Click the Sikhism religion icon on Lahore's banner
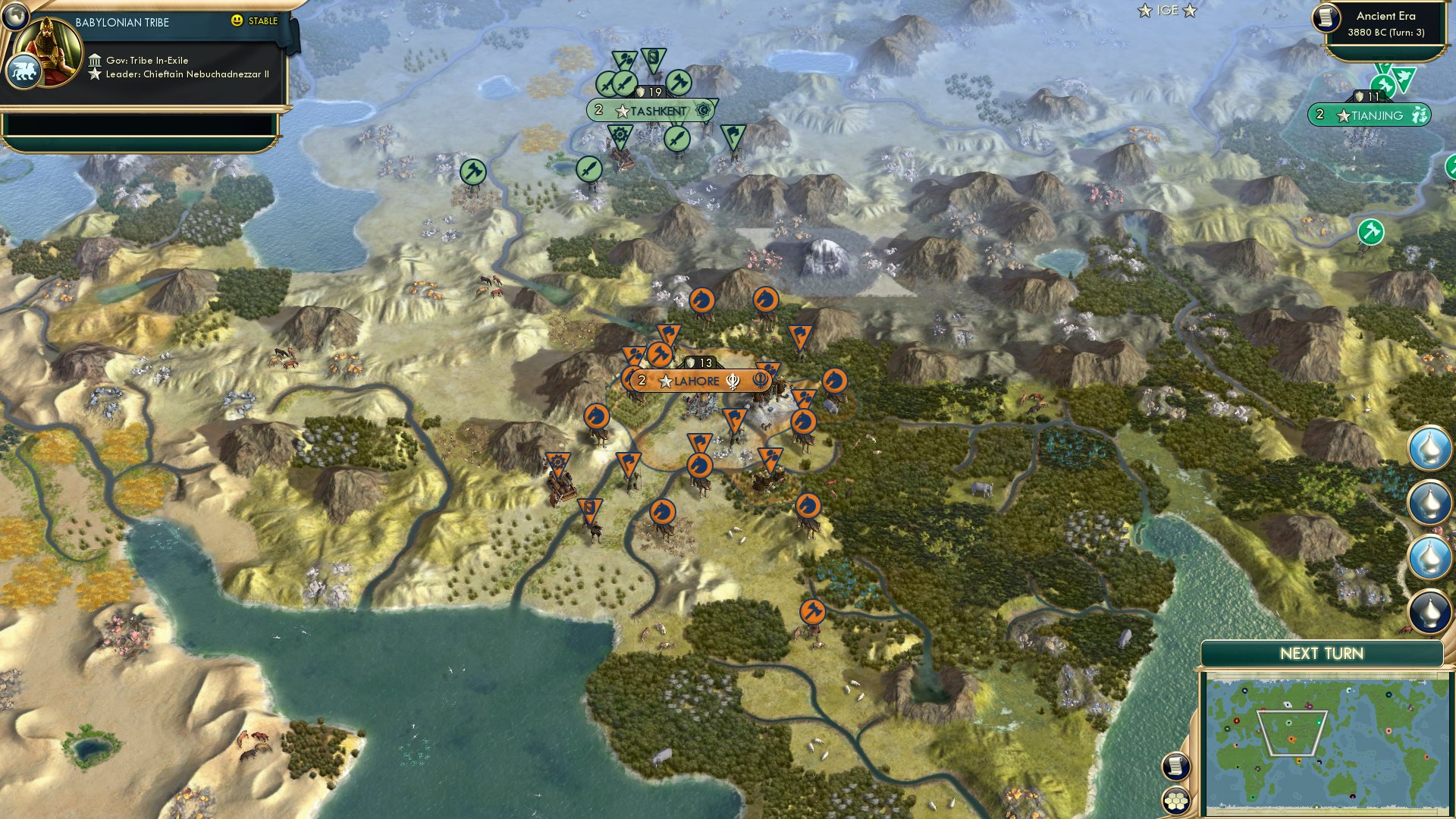This screenshot has width=1456, height=819. tap(733, 381)
